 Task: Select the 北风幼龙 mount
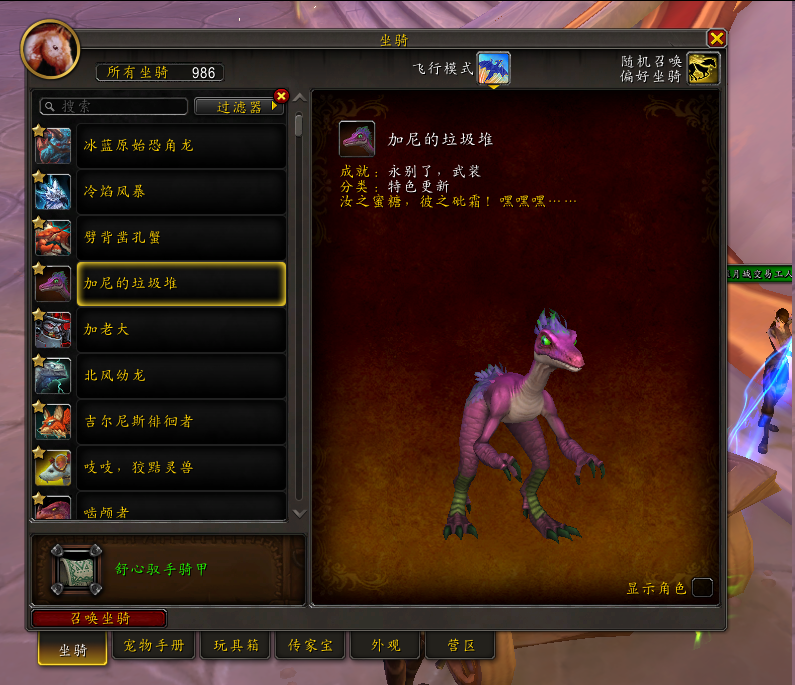pos(180,376)
